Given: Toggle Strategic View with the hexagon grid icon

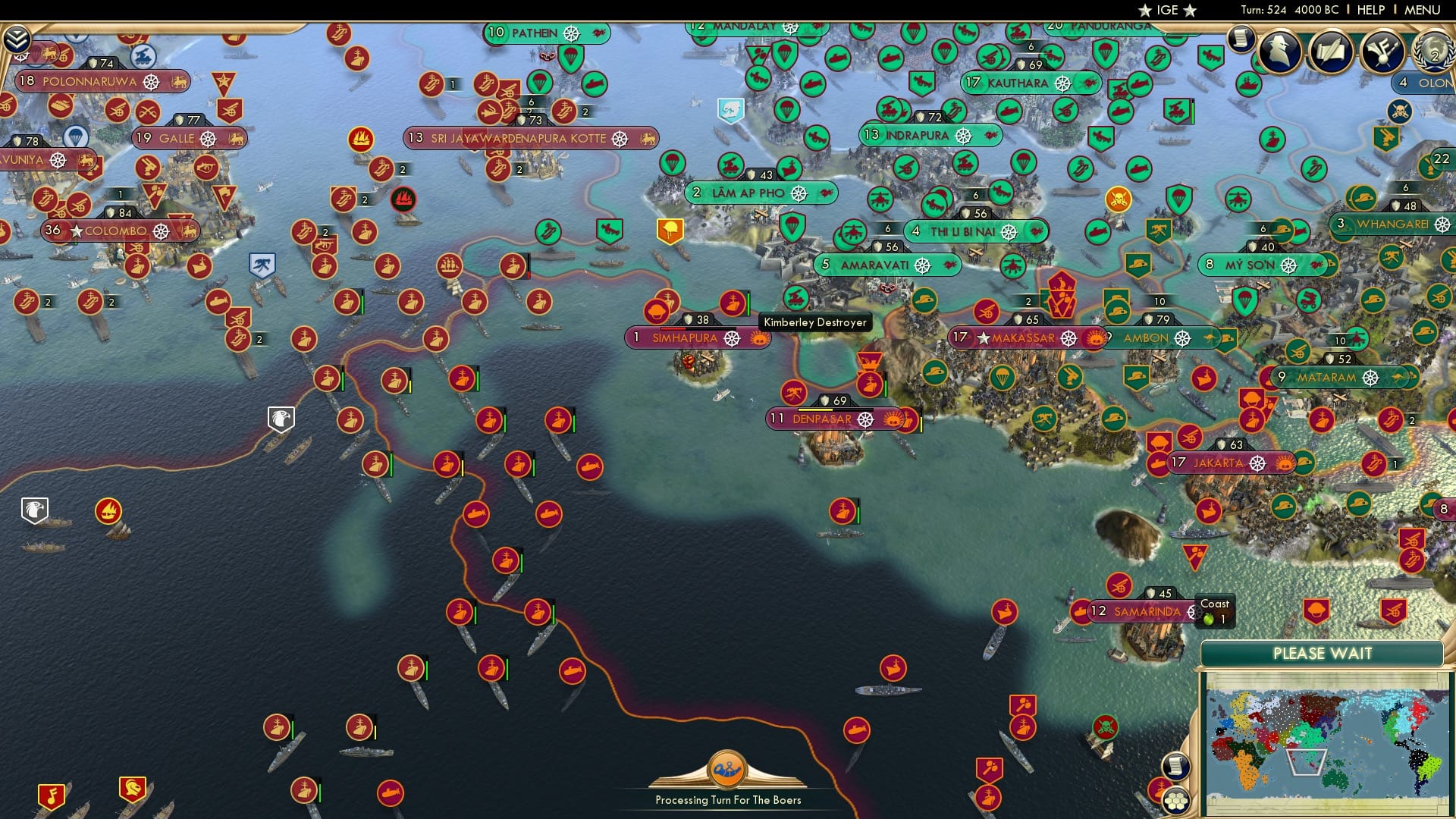Looking at the screenshot, I should tap(1175, 802).
